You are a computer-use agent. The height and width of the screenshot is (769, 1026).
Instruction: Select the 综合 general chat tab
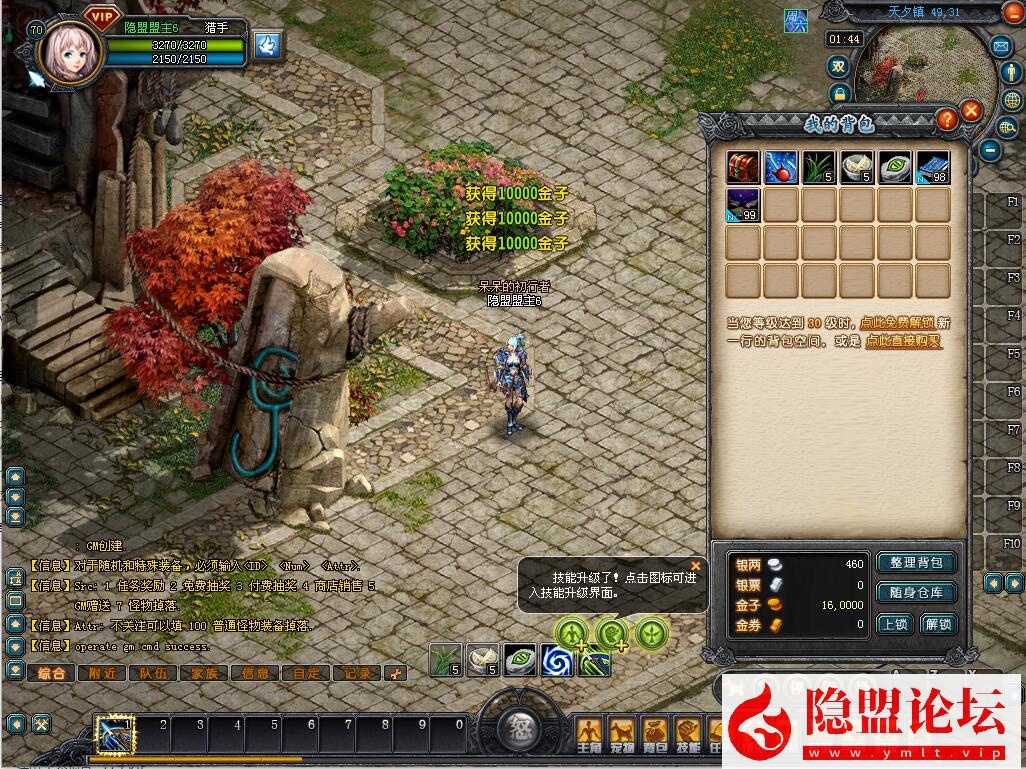[51, 673]
